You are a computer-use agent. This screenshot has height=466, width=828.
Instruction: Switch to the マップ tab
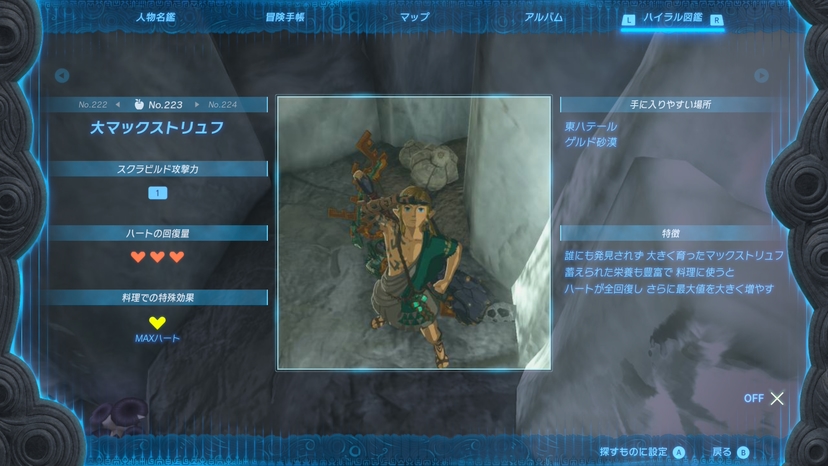[414, 18]
